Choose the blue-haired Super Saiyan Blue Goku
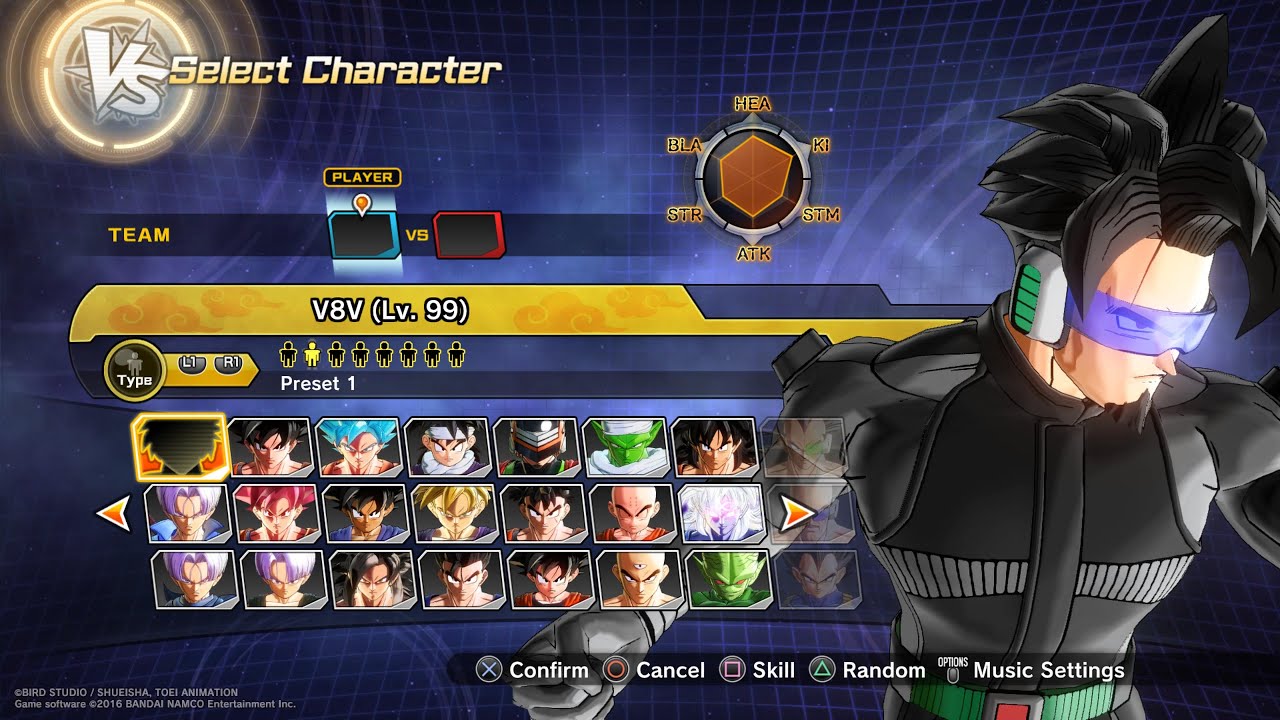The width and height of the screenshot is (1280, 720). (x=358, y=447)
